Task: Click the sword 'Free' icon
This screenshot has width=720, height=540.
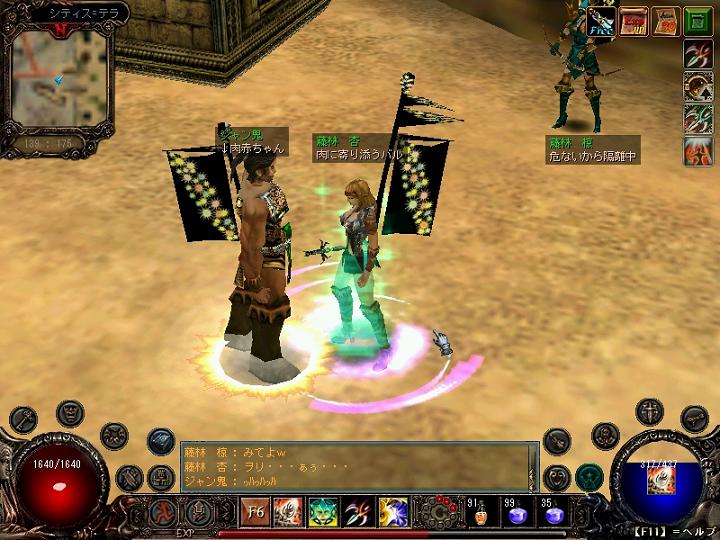Action: point(601,21)
